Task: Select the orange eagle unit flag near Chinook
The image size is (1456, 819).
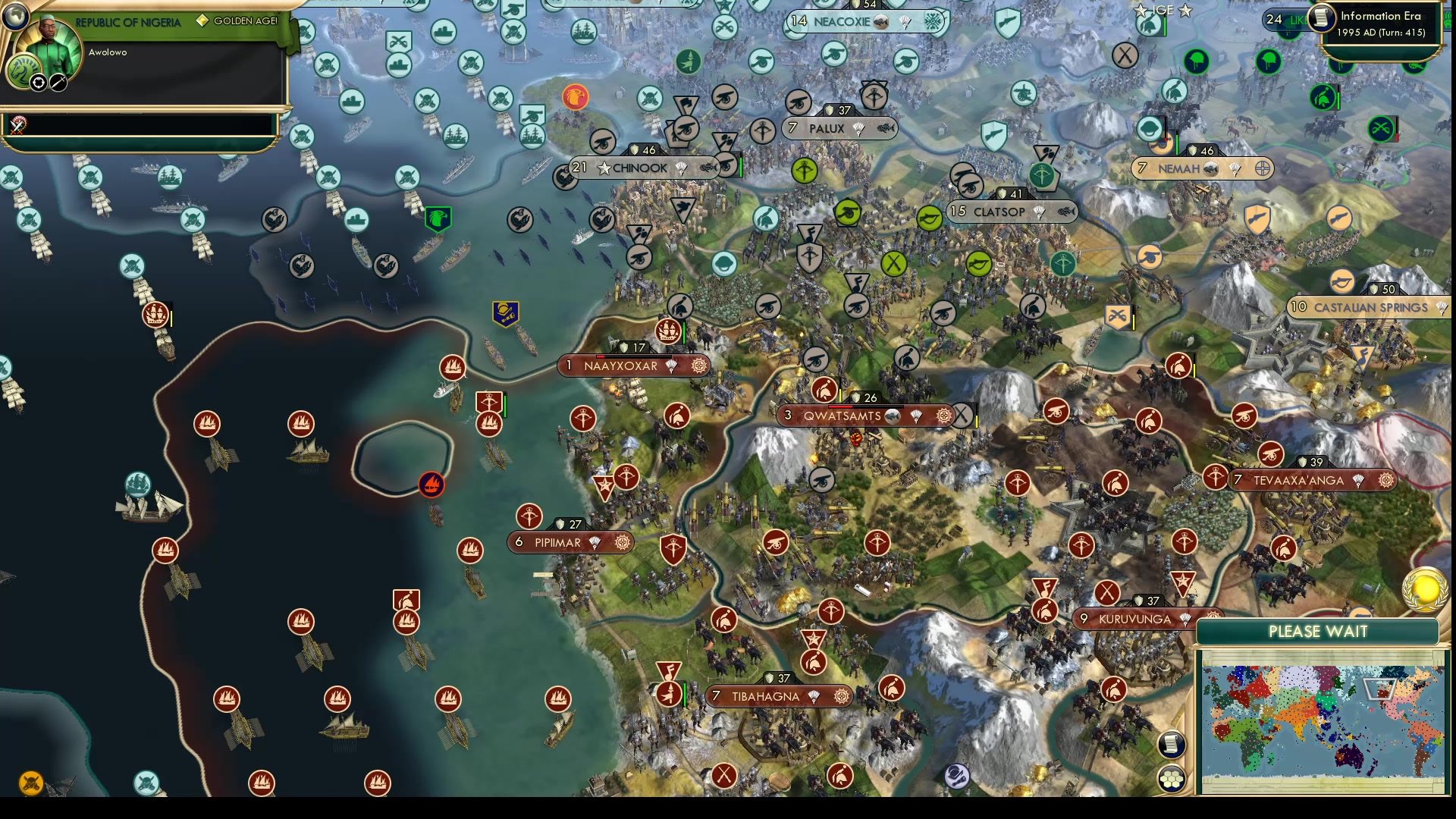Action: (x=575, y=97)
